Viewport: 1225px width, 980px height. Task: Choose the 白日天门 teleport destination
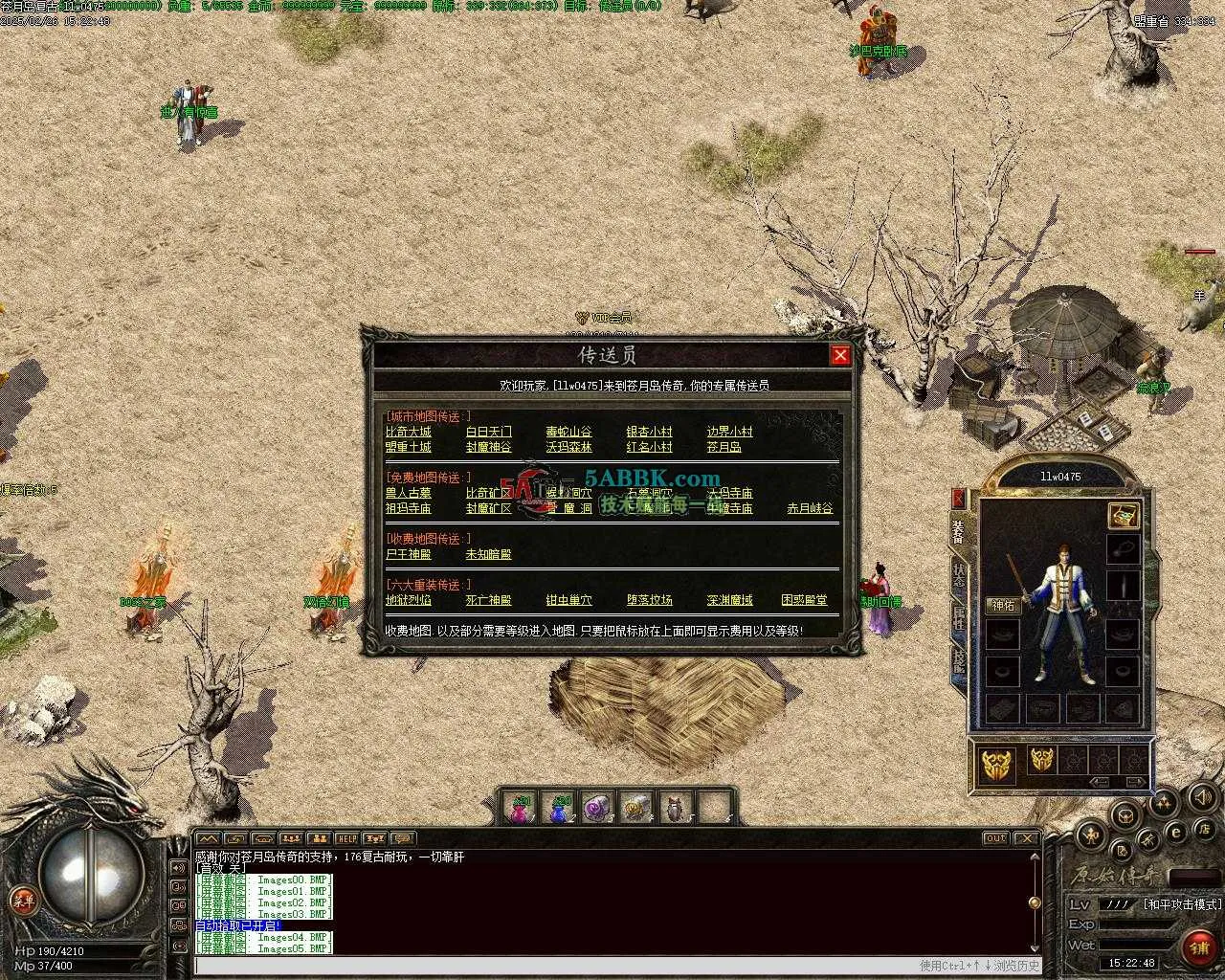click(x=488, y=432)
